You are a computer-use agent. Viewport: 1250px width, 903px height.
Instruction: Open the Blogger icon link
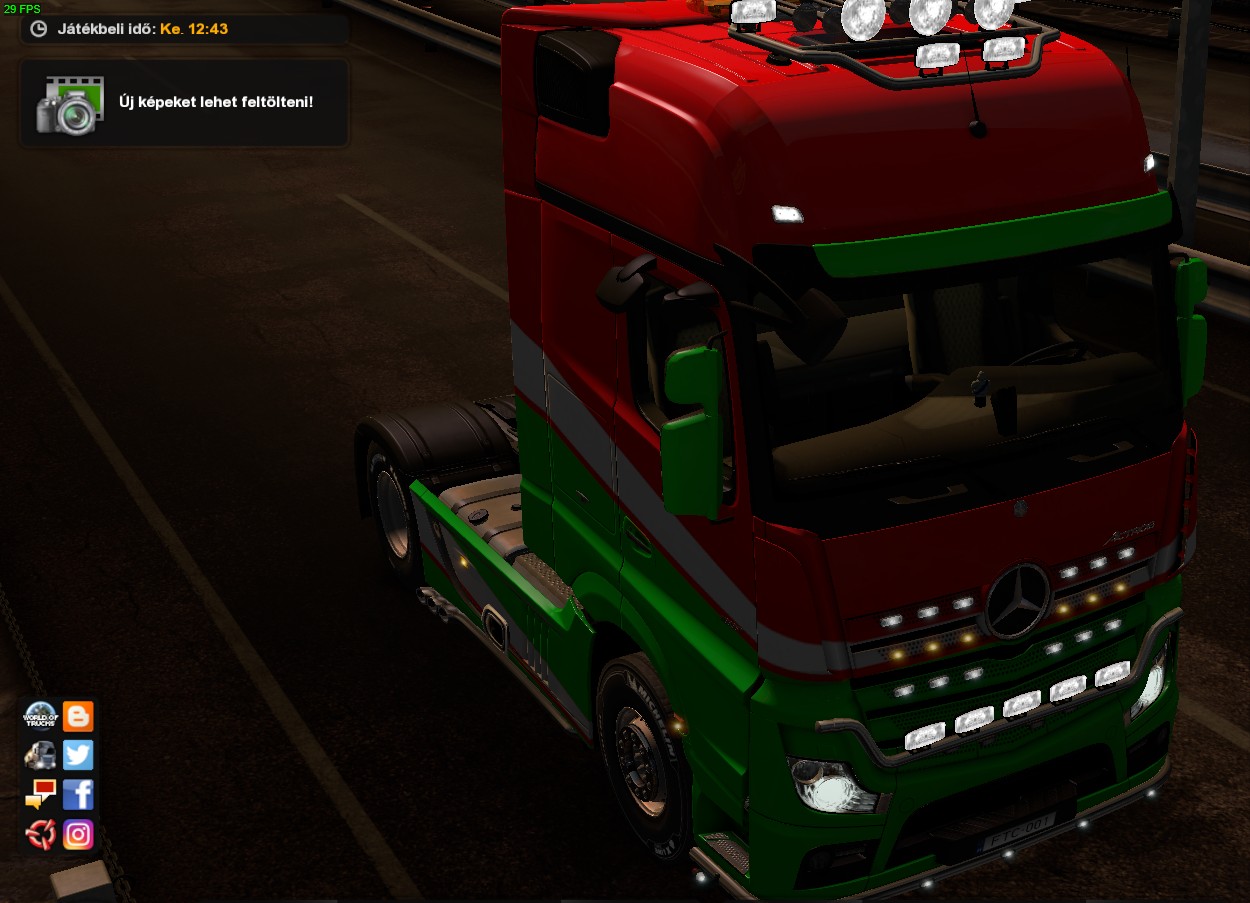click(x=78, y=716)
